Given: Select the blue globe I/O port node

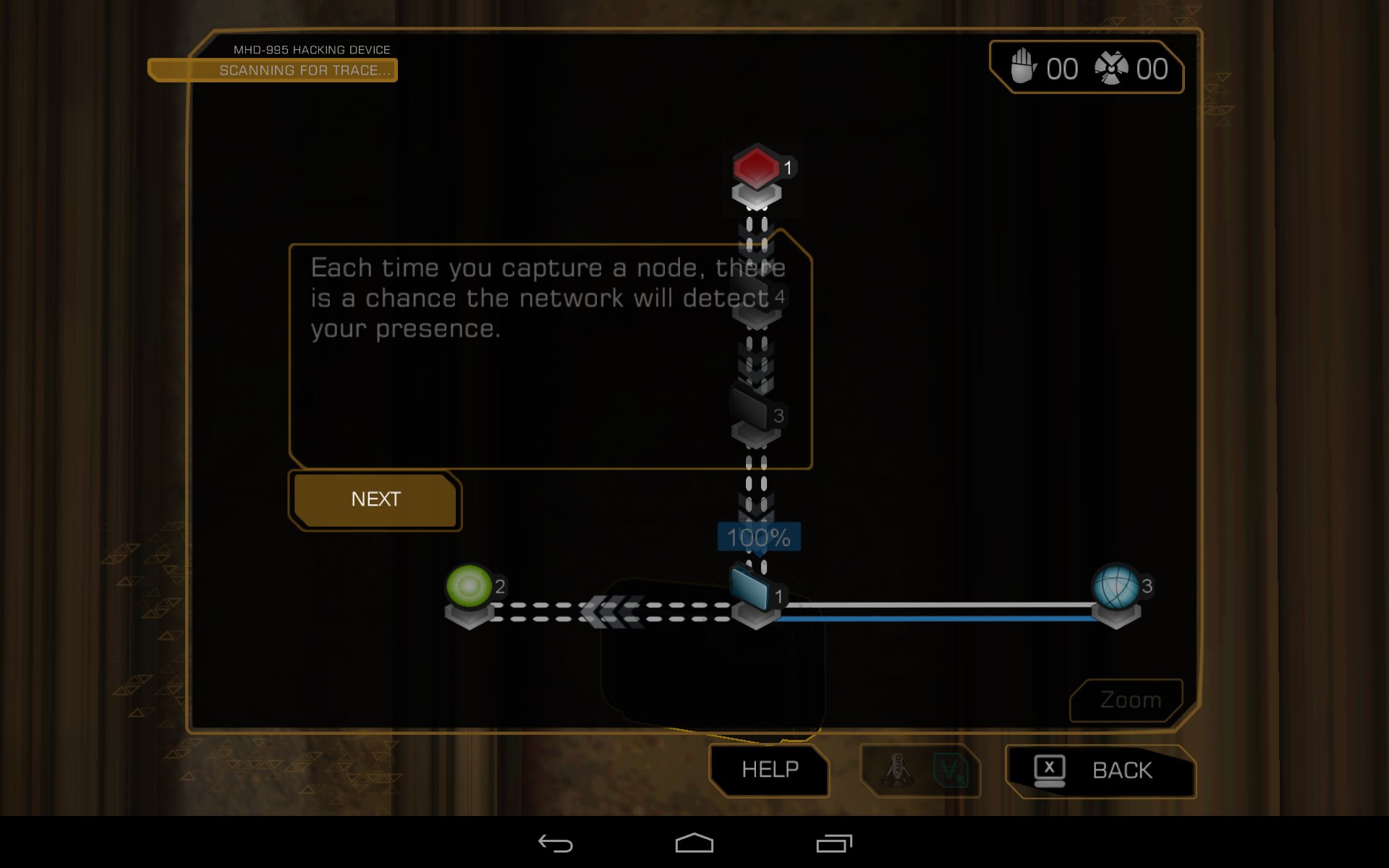Looking at the screenshot, I should (x=1116, y=587).
